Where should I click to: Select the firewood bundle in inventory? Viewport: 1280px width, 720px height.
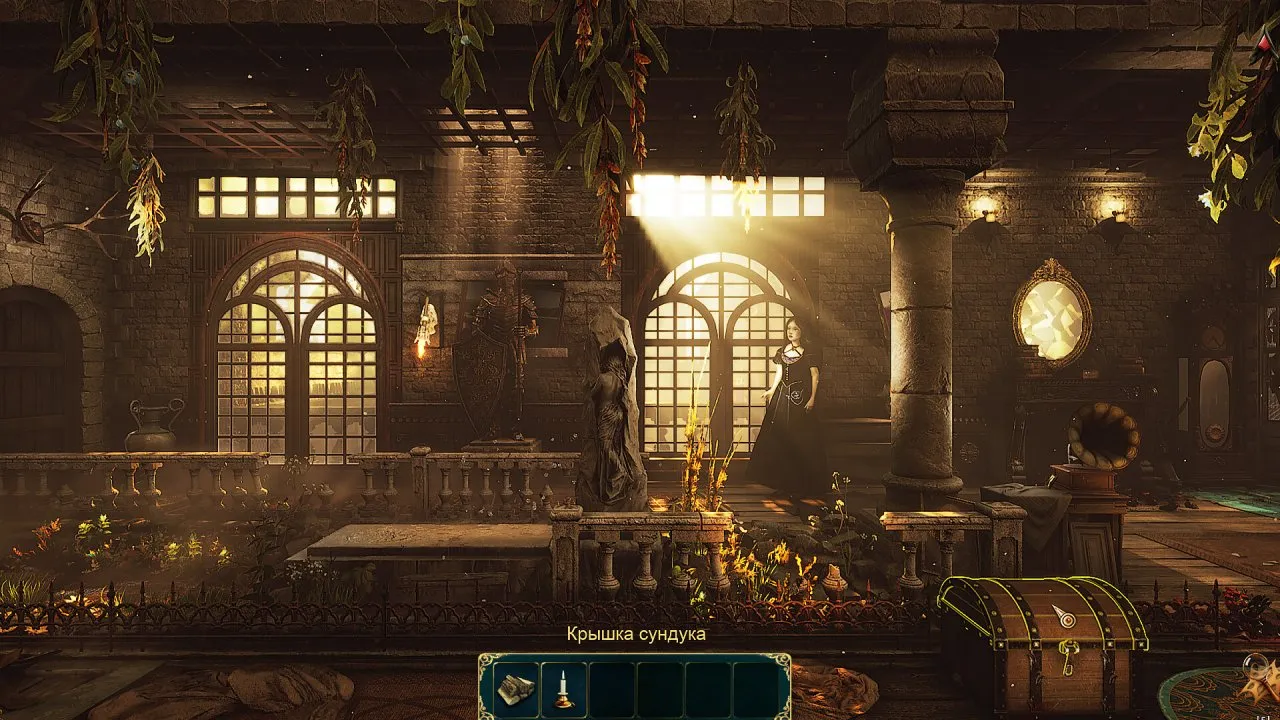click(x=515, y=688)
